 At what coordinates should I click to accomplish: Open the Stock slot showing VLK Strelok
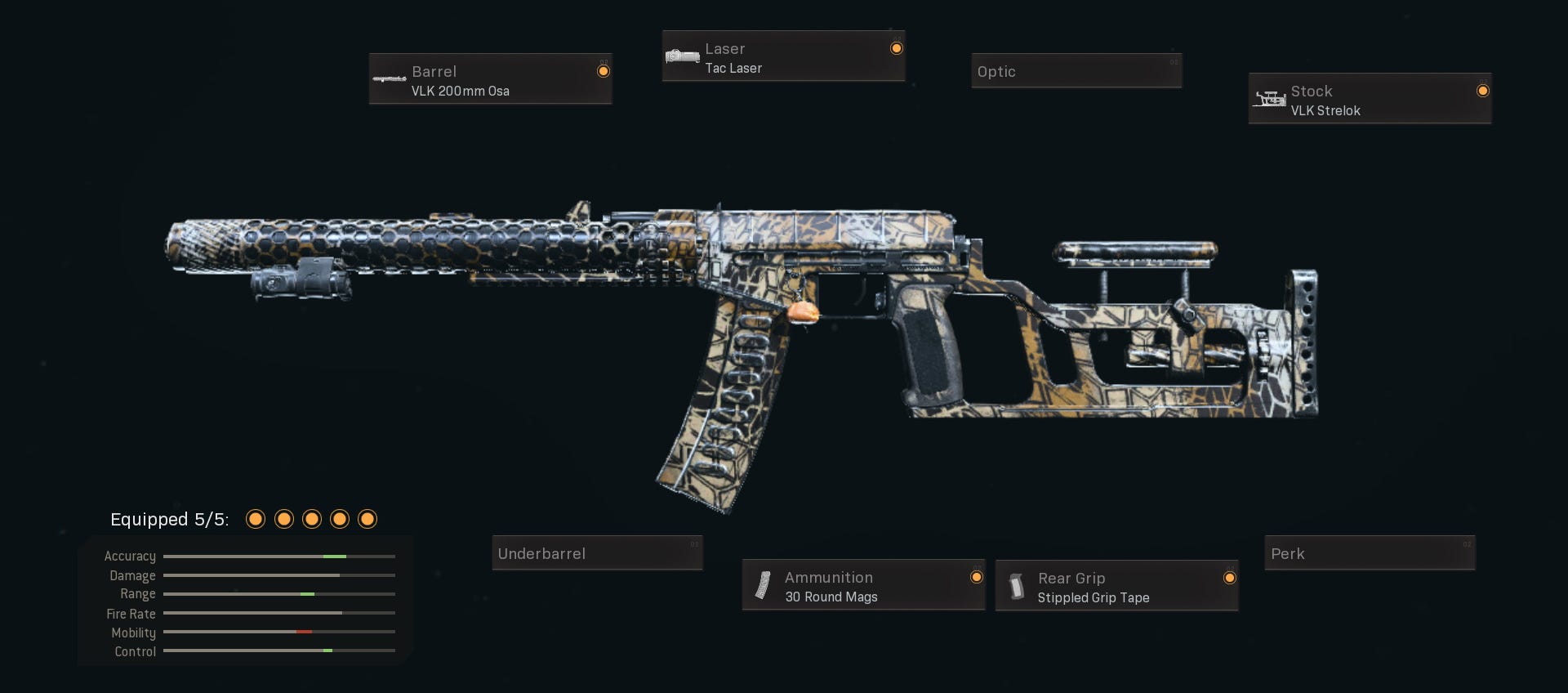(1369, 99)
